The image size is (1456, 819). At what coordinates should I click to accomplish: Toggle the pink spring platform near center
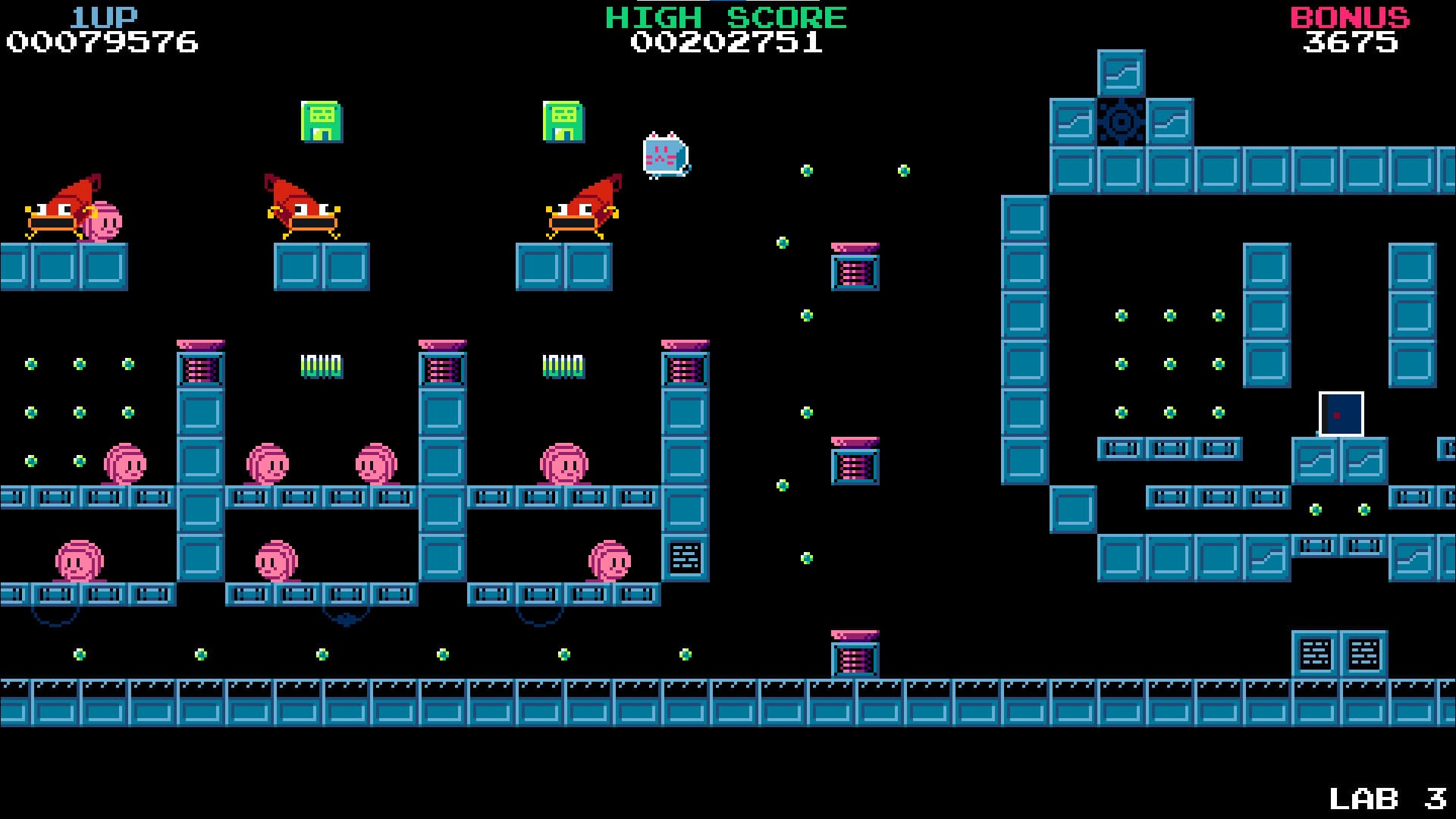click(855, 265)
